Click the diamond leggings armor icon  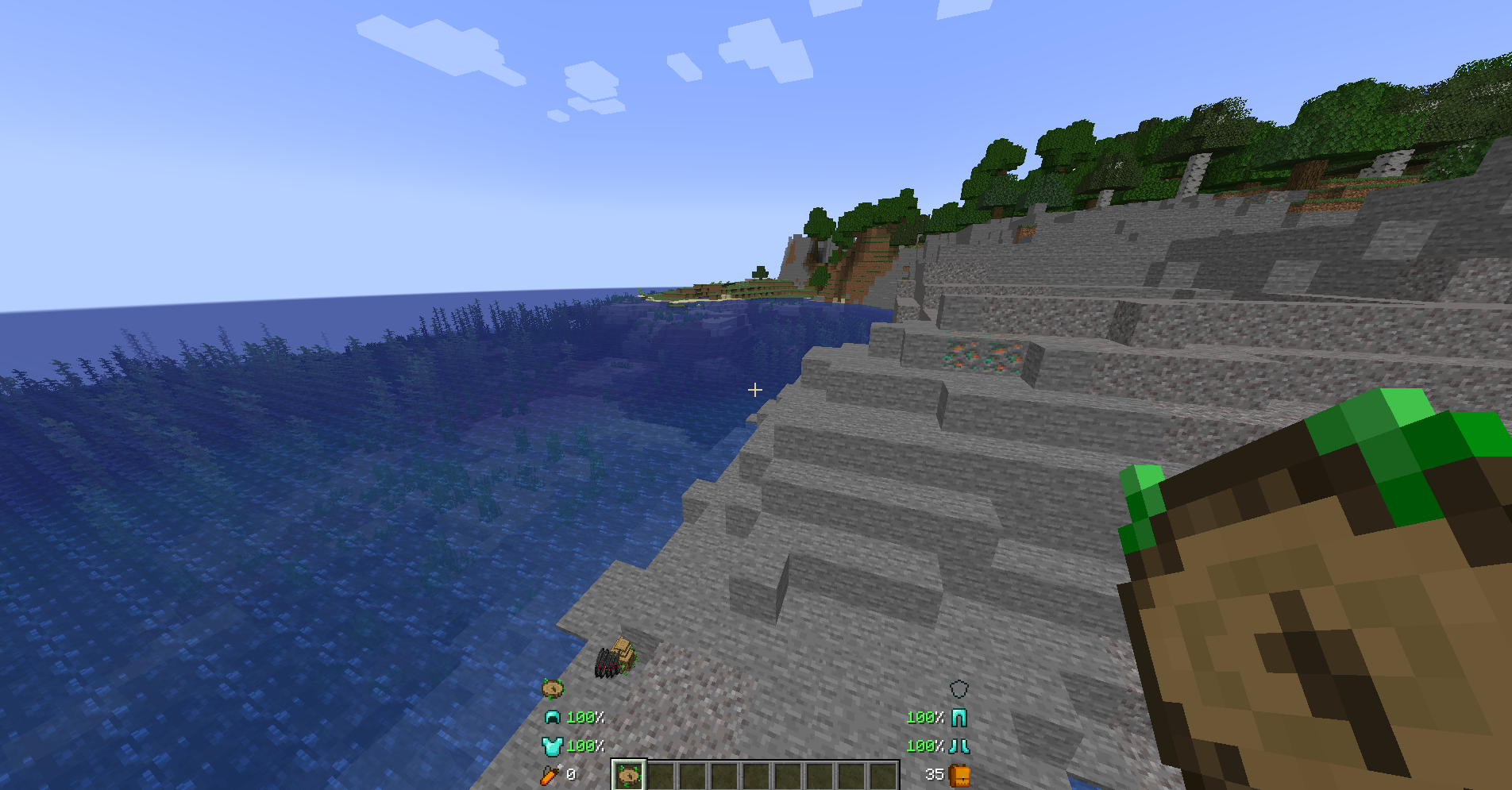959,718
